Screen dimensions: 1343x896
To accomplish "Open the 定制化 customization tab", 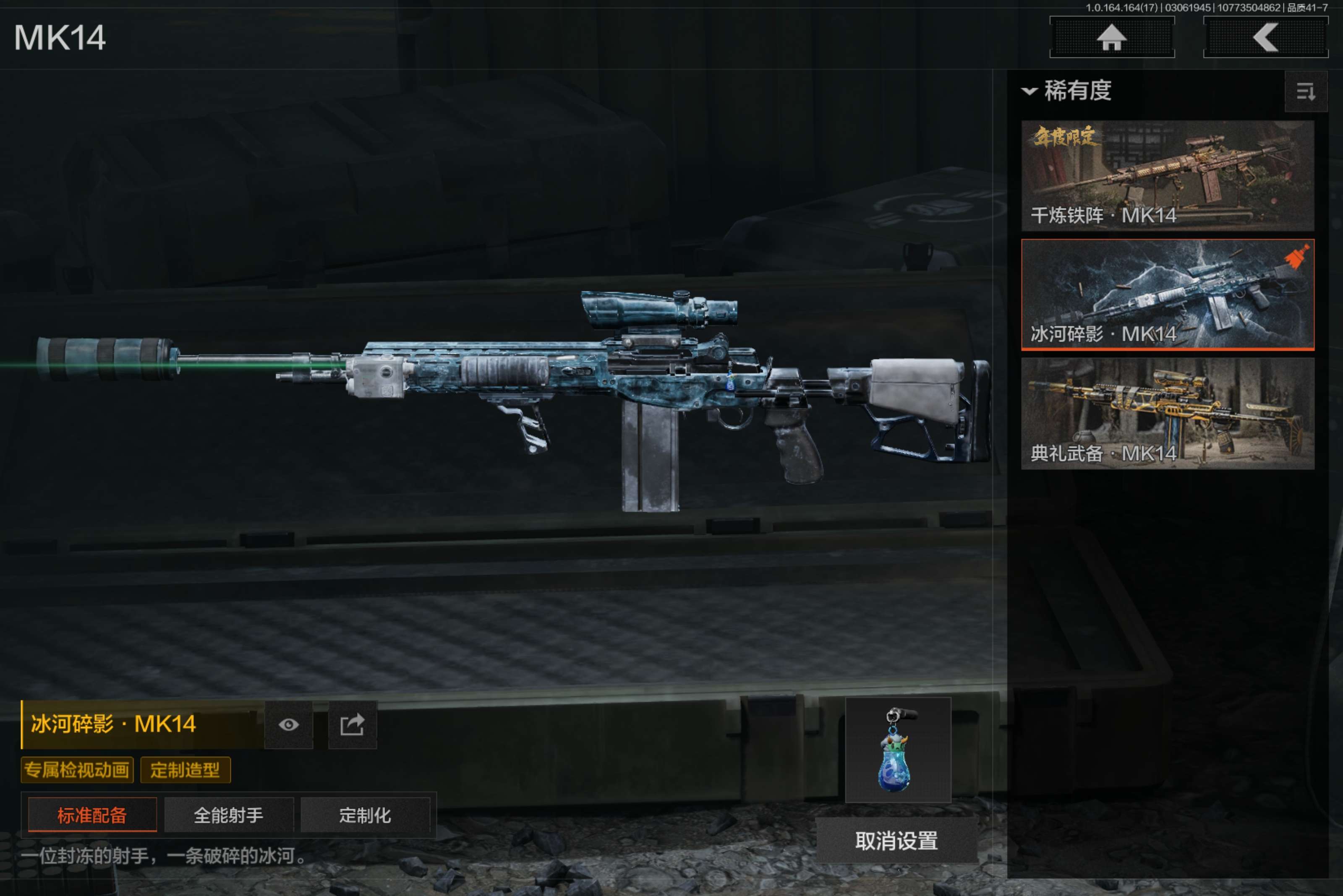I will [365, 815].
